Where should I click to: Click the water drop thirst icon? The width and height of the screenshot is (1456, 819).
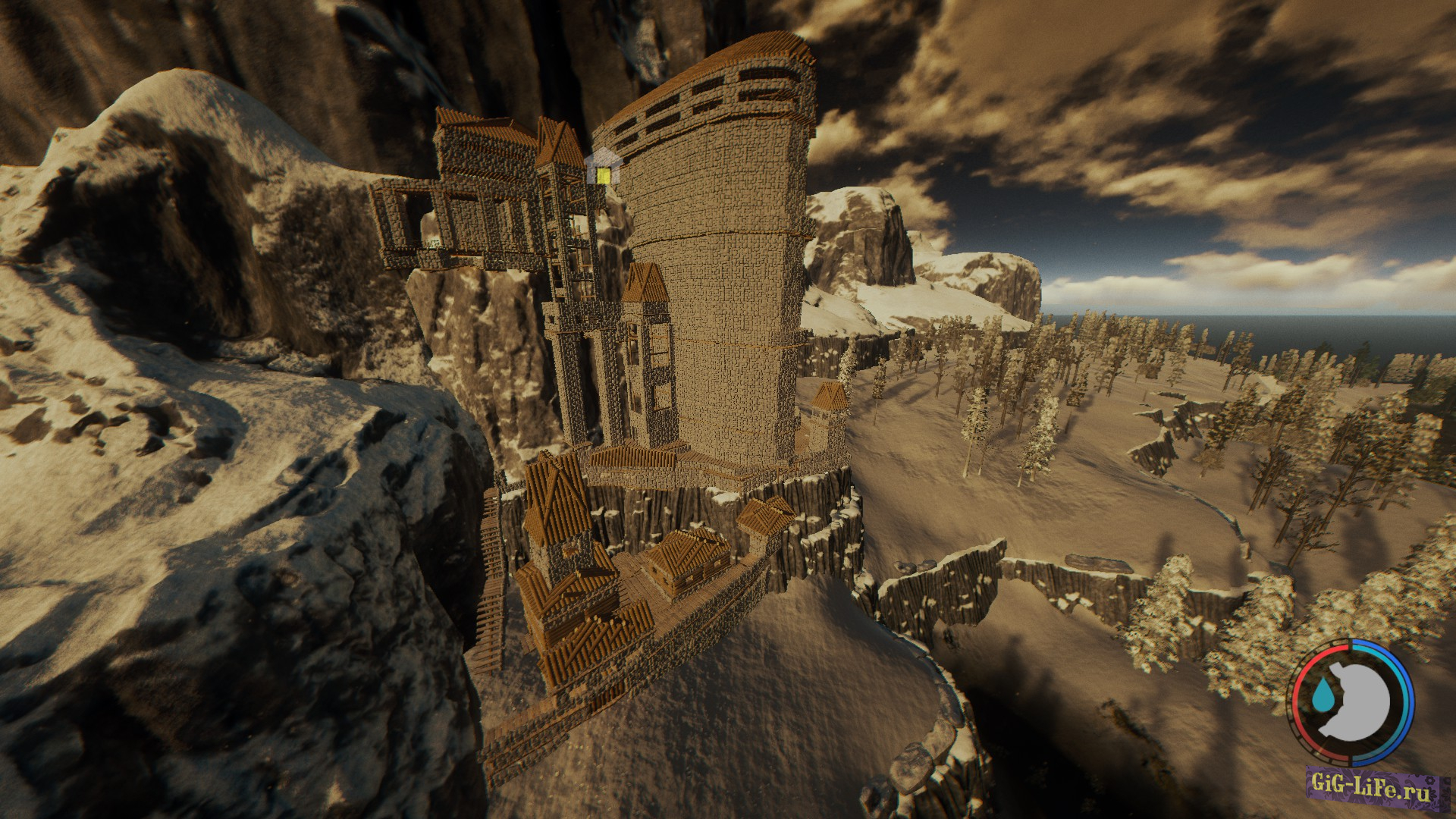point(1325,692)
